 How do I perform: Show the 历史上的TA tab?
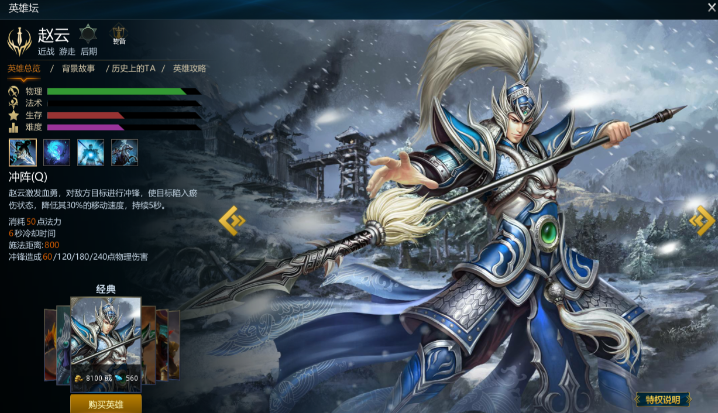(x=133, y=69)
